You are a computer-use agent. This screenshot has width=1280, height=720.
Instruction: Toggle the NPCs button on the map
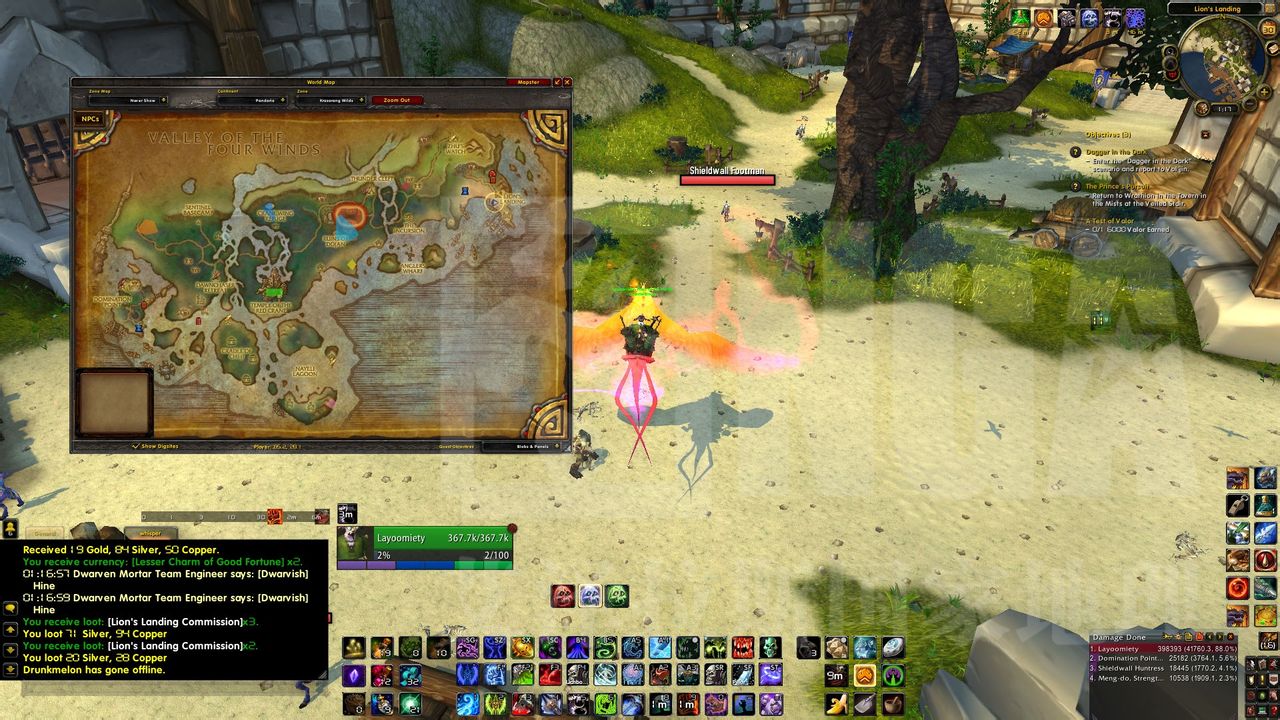tap(90, 119)
